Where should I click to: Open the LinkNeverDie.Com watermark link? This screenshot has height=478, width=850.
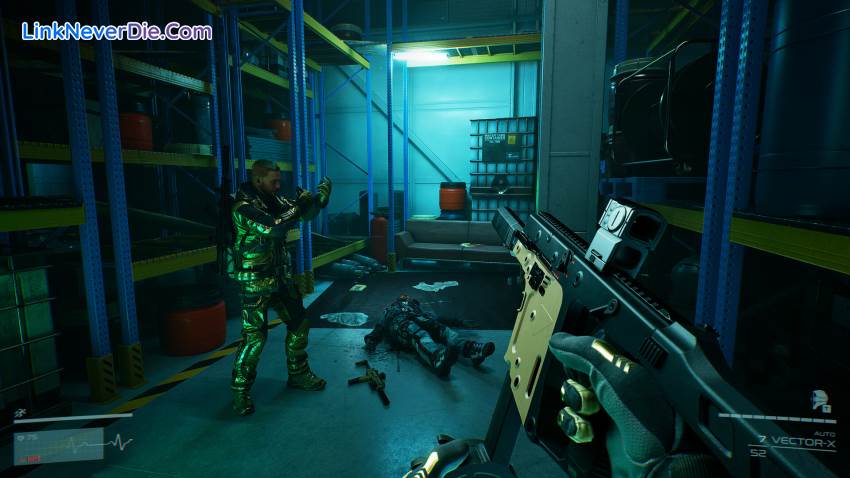(116, 31)
